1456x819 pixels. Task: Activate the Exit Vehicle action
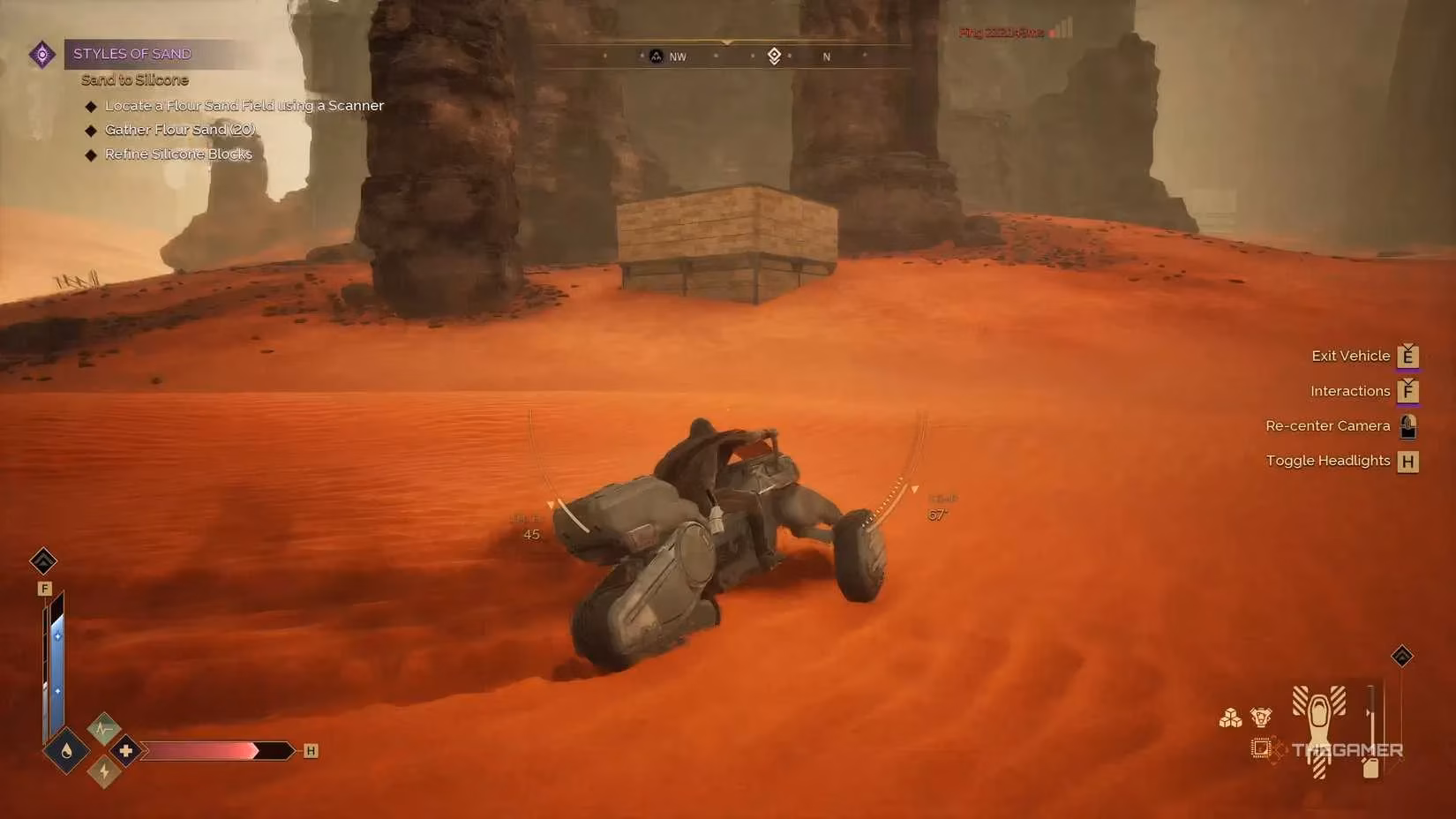(1351, 356)
